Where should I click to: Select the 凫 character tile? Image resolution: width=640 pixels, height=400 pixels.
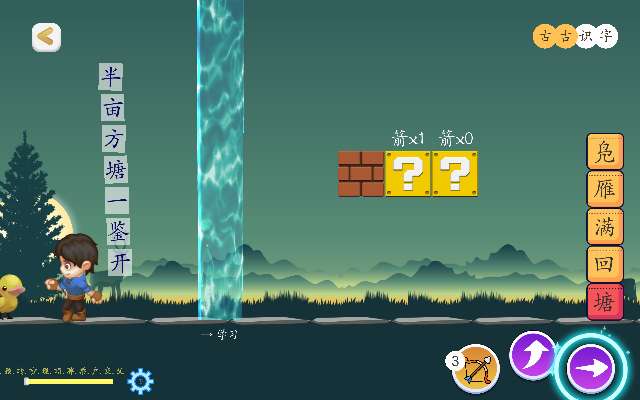pyautogui.click(x=604, y=152)
